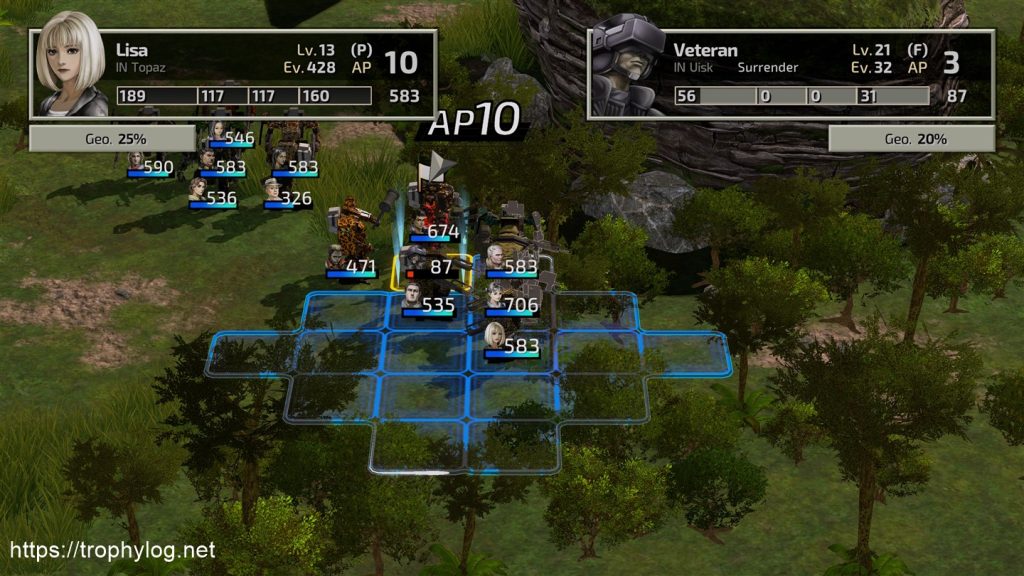Click Lisa's portrait in the status panel
Screen dimensions: 1024x576
71,63
